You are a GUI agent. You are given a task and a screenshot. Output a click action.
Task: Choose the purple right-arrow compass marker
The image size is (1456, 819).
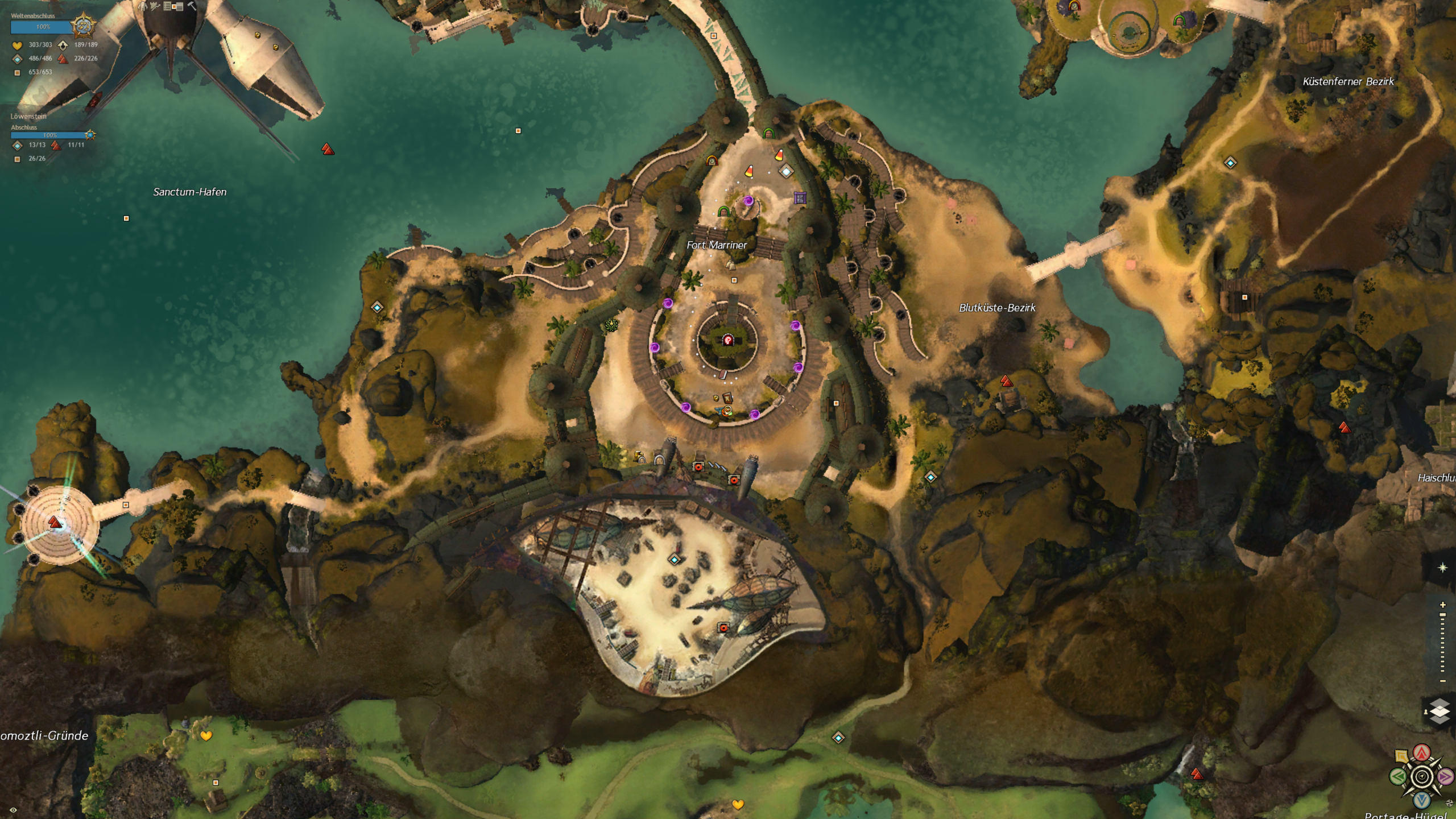[1445, 776]
